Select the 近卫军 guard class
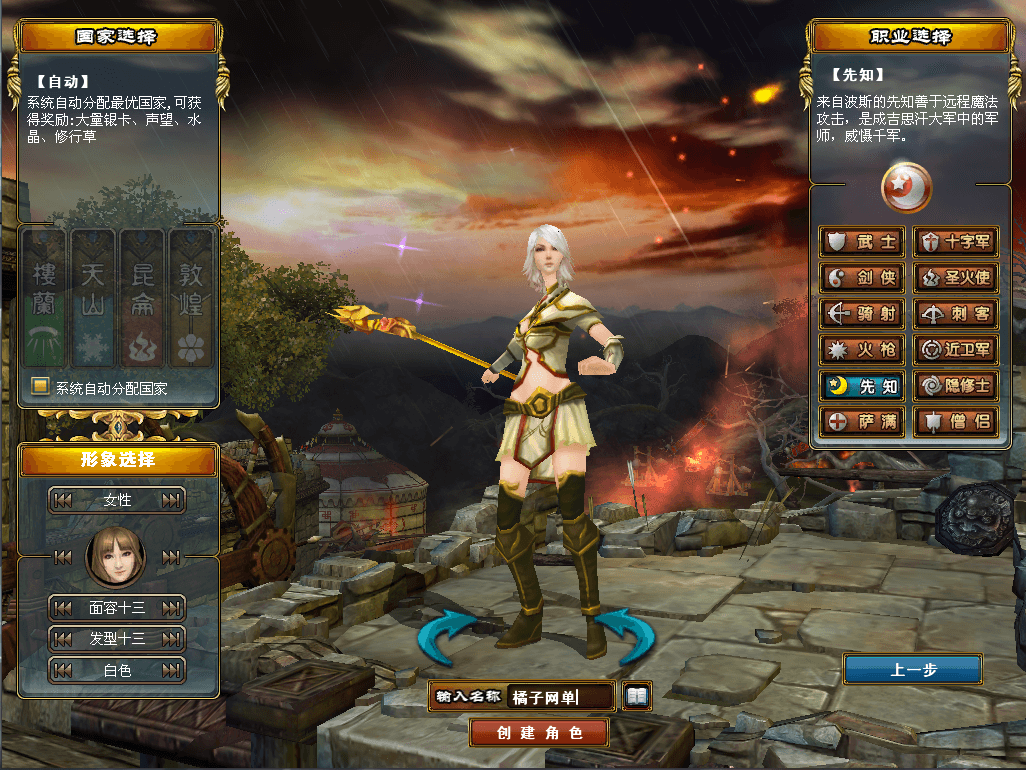 coord(955,350)
